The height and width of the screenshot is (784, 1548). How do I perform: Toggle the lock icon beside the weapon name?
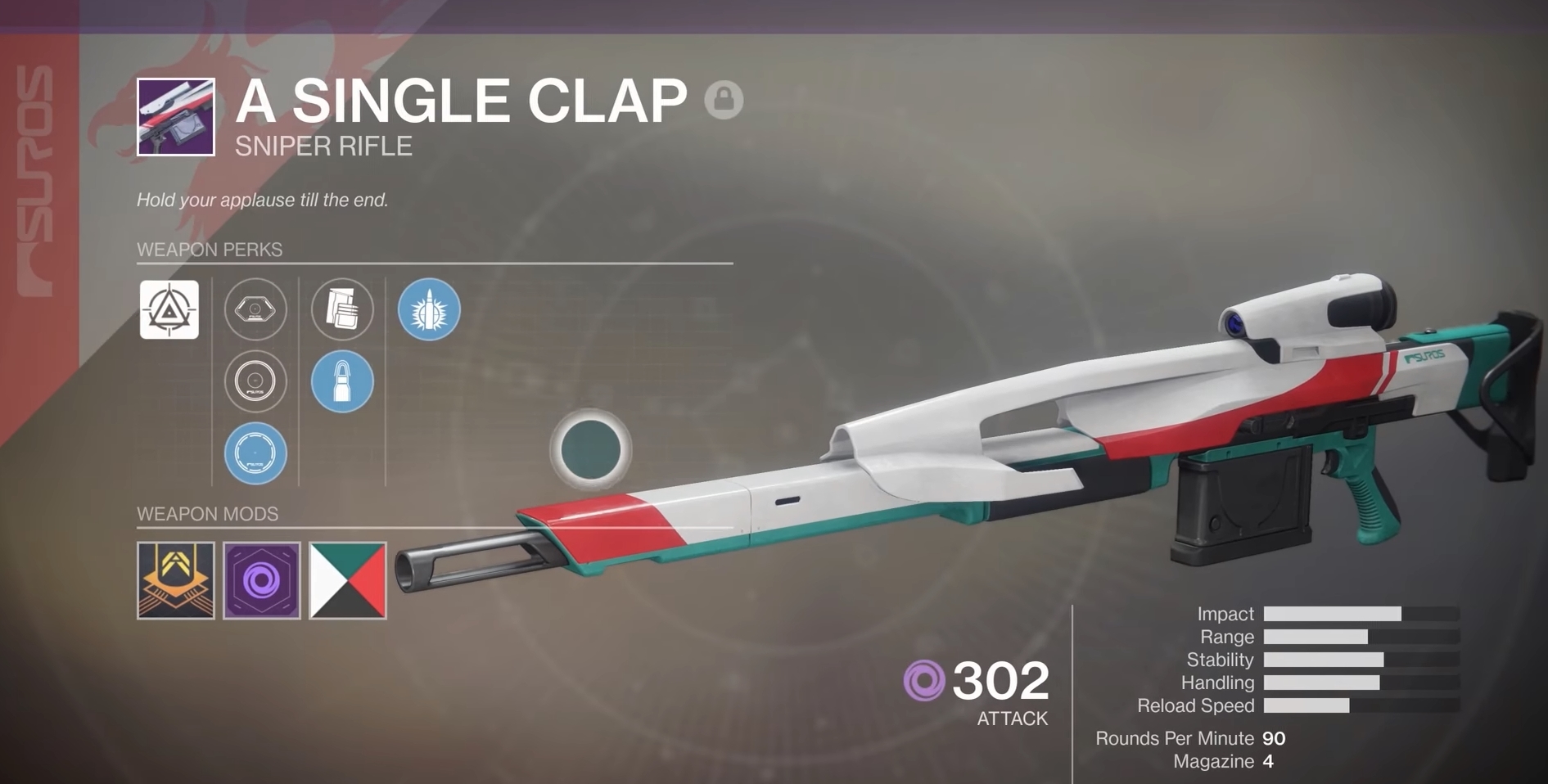[x=724, y=101]
